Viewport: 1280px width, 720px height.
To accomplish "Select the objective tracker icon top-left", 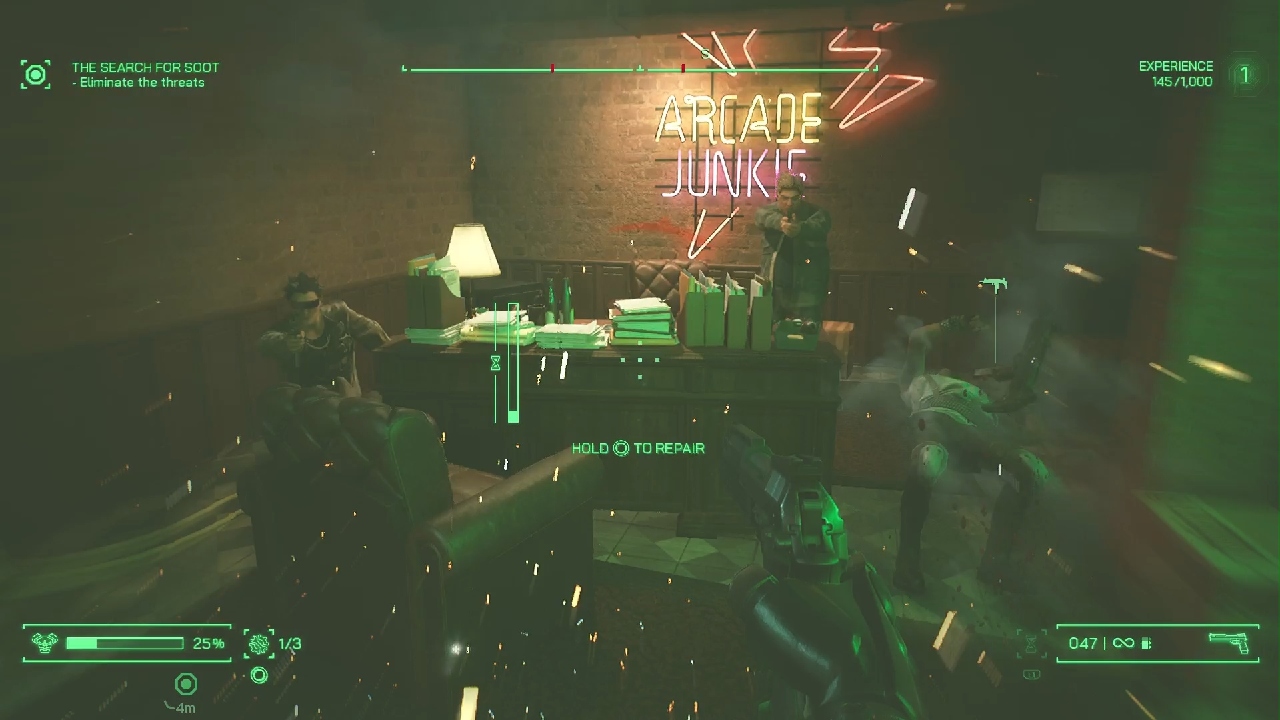I will coord(36,74).
